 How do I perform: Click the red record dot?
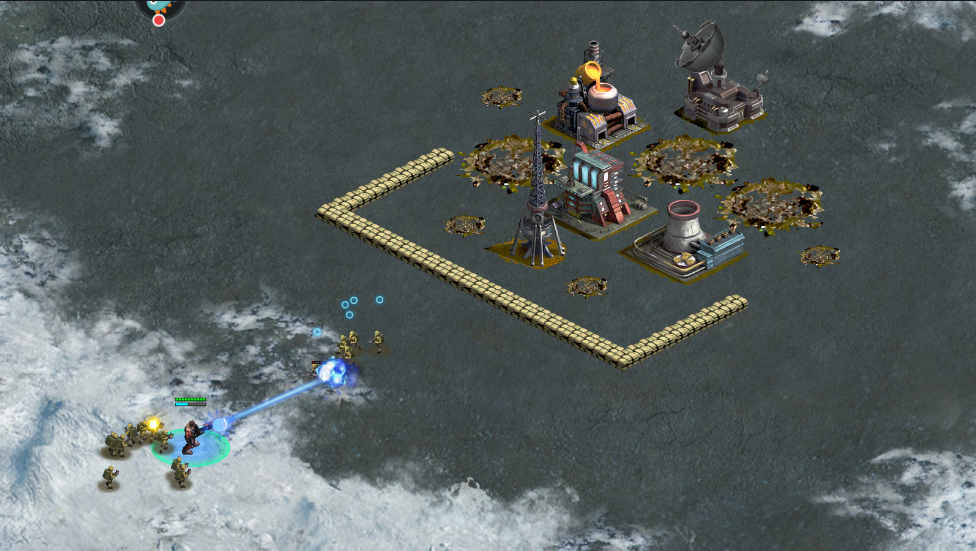pyautogui.click(x=158, y=20)
